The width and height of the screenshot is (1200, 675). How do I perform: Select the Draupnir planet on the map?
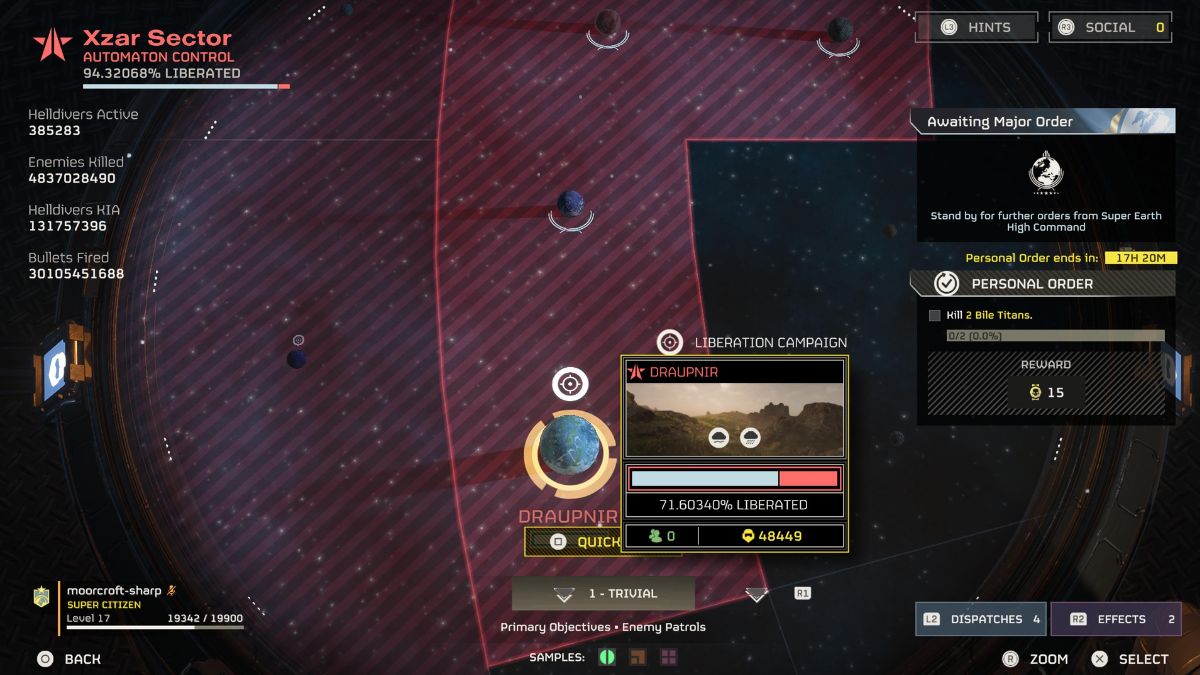pos(570,452)
